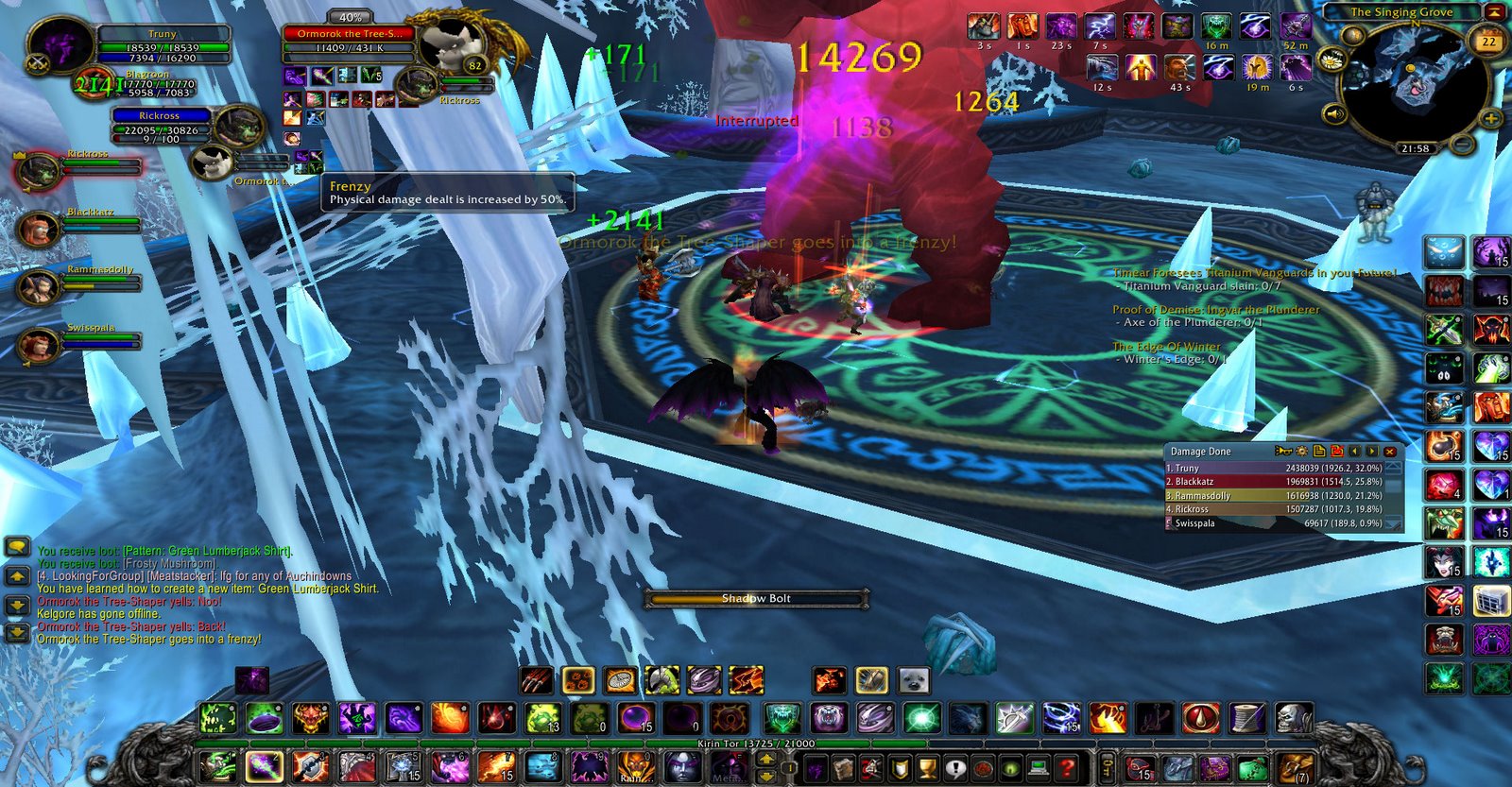Zoom in on the minimap

pyautogui.click(x=1490, y=119)
